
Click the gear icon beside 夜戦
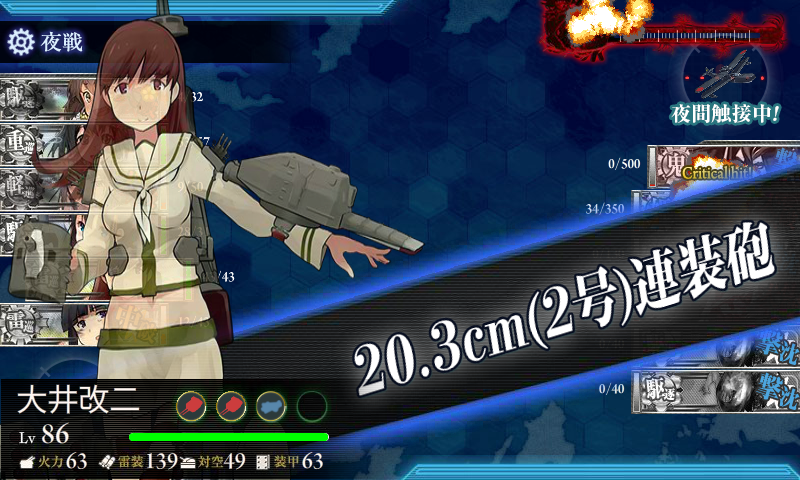click(21, 42)
